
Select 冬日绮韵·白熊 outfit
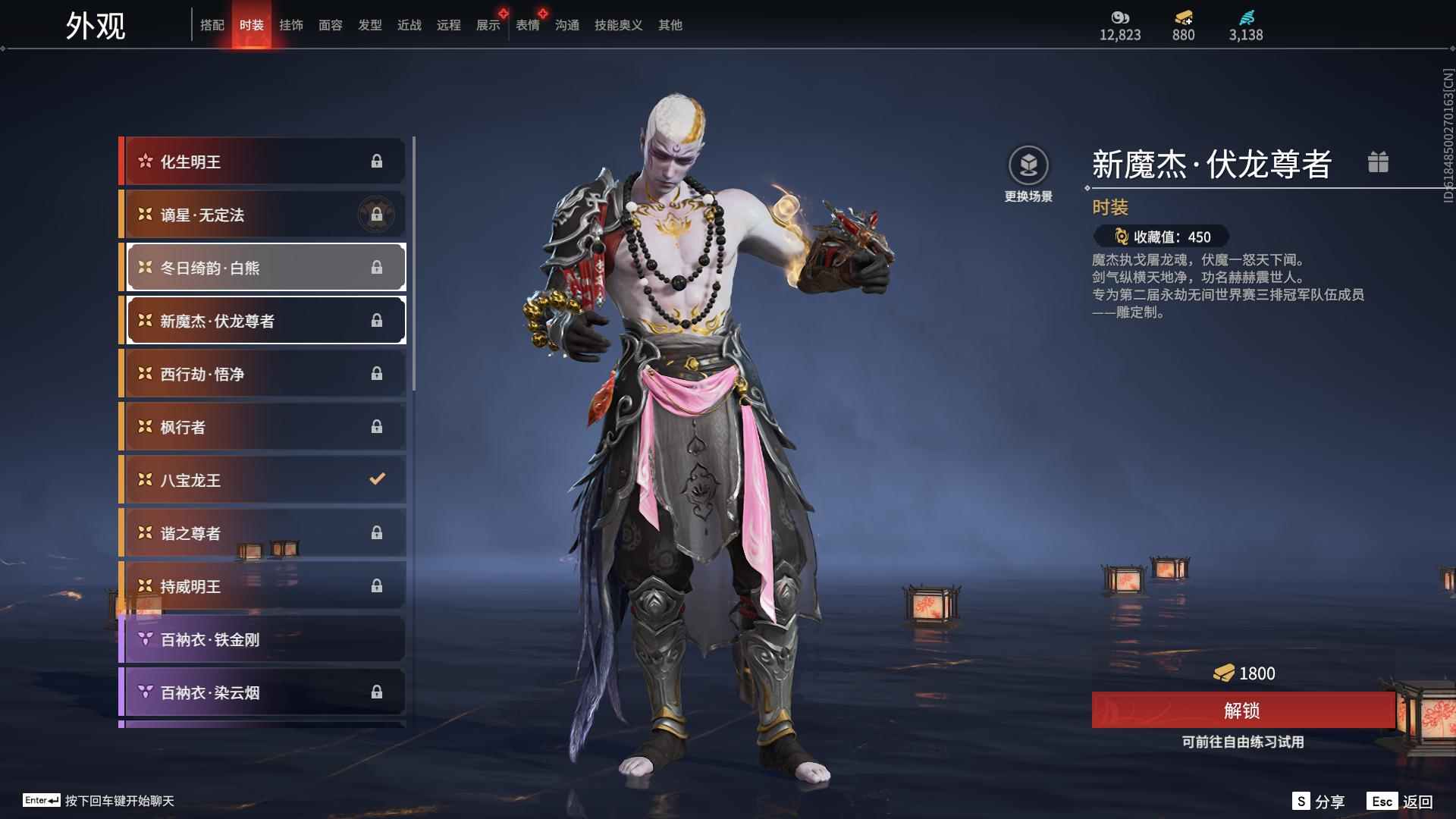click(x=263, y=268)
